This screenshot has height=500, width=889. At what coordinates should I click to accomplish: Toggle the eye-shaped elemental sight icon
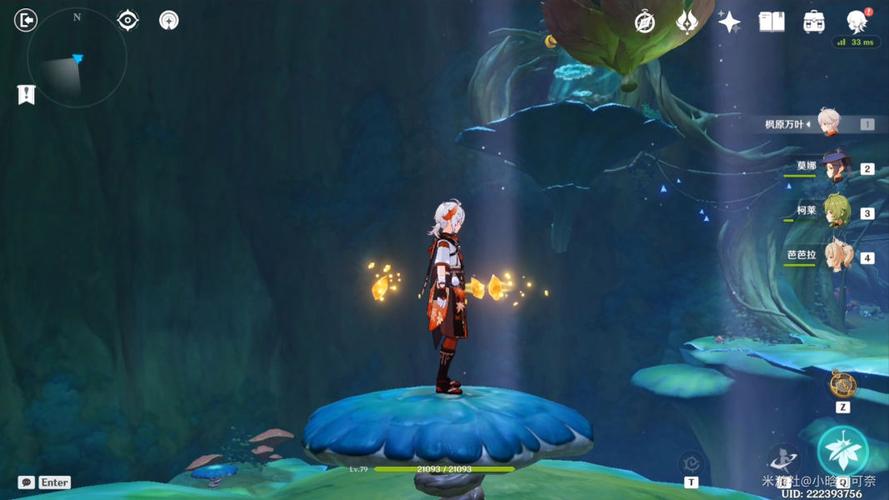tap(128, 20)
